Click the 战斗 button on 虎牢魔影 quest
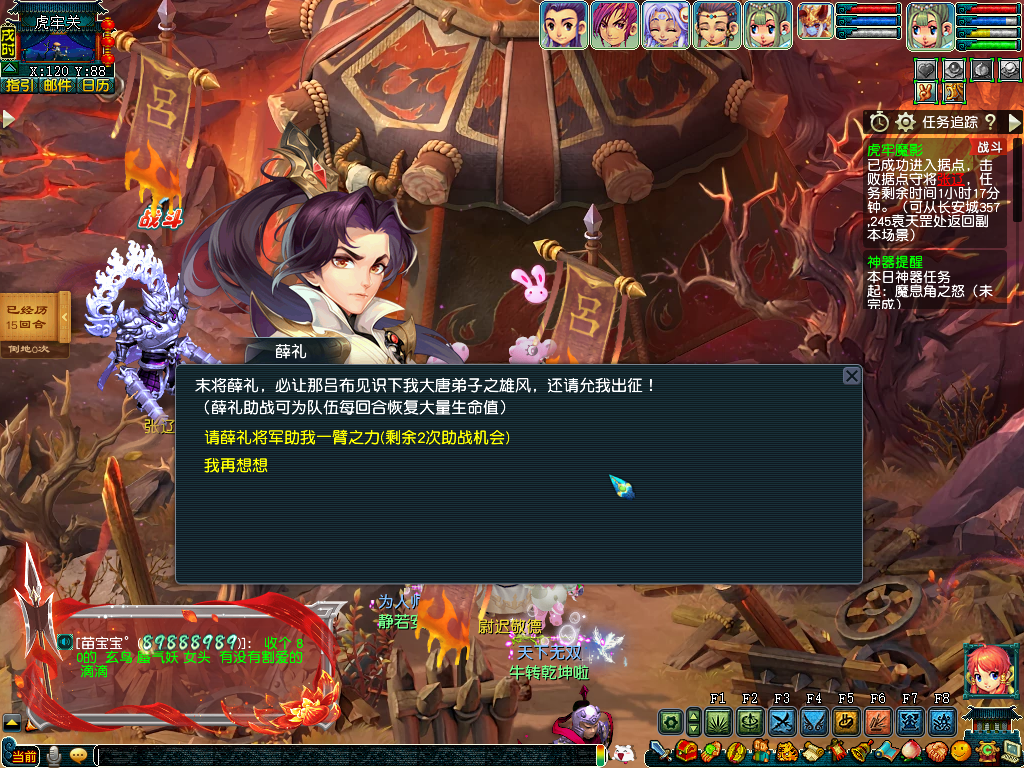This screenshot has height=768, width=1024. [x=989, y=147]
